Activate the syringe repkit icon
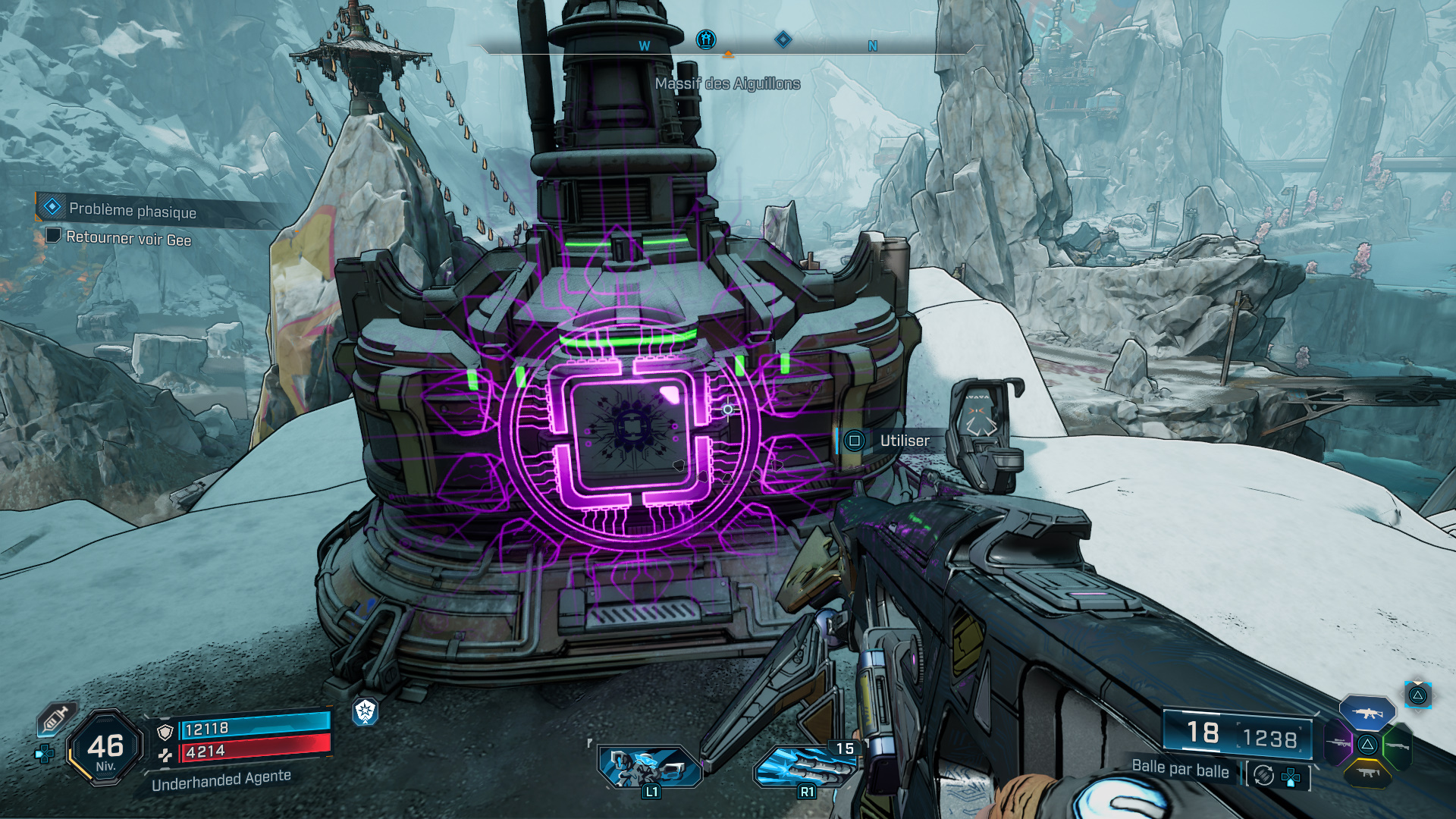 55,718
